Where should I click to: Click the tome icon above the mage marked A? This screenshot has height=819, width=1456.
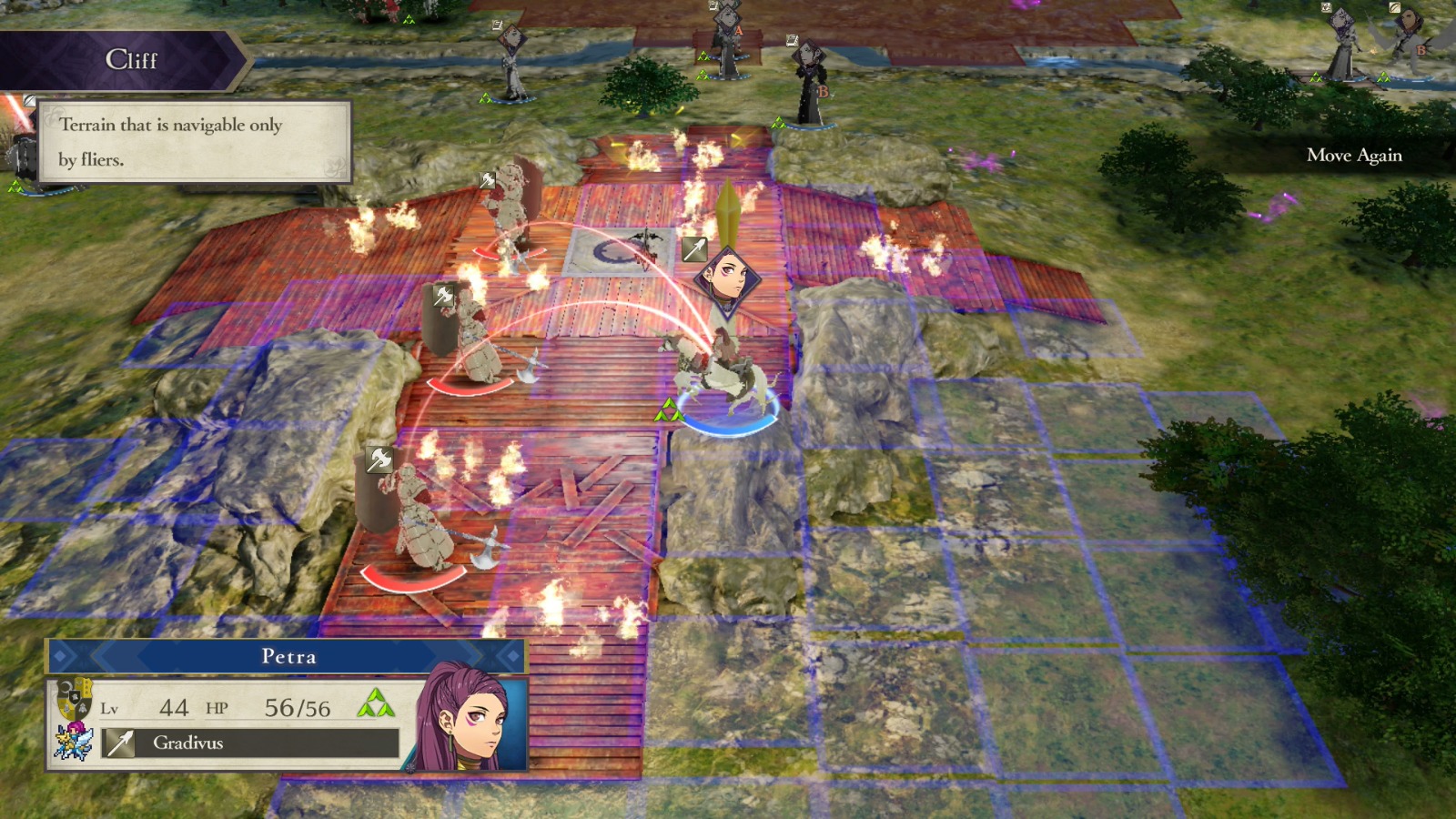[x=712, y=8]
